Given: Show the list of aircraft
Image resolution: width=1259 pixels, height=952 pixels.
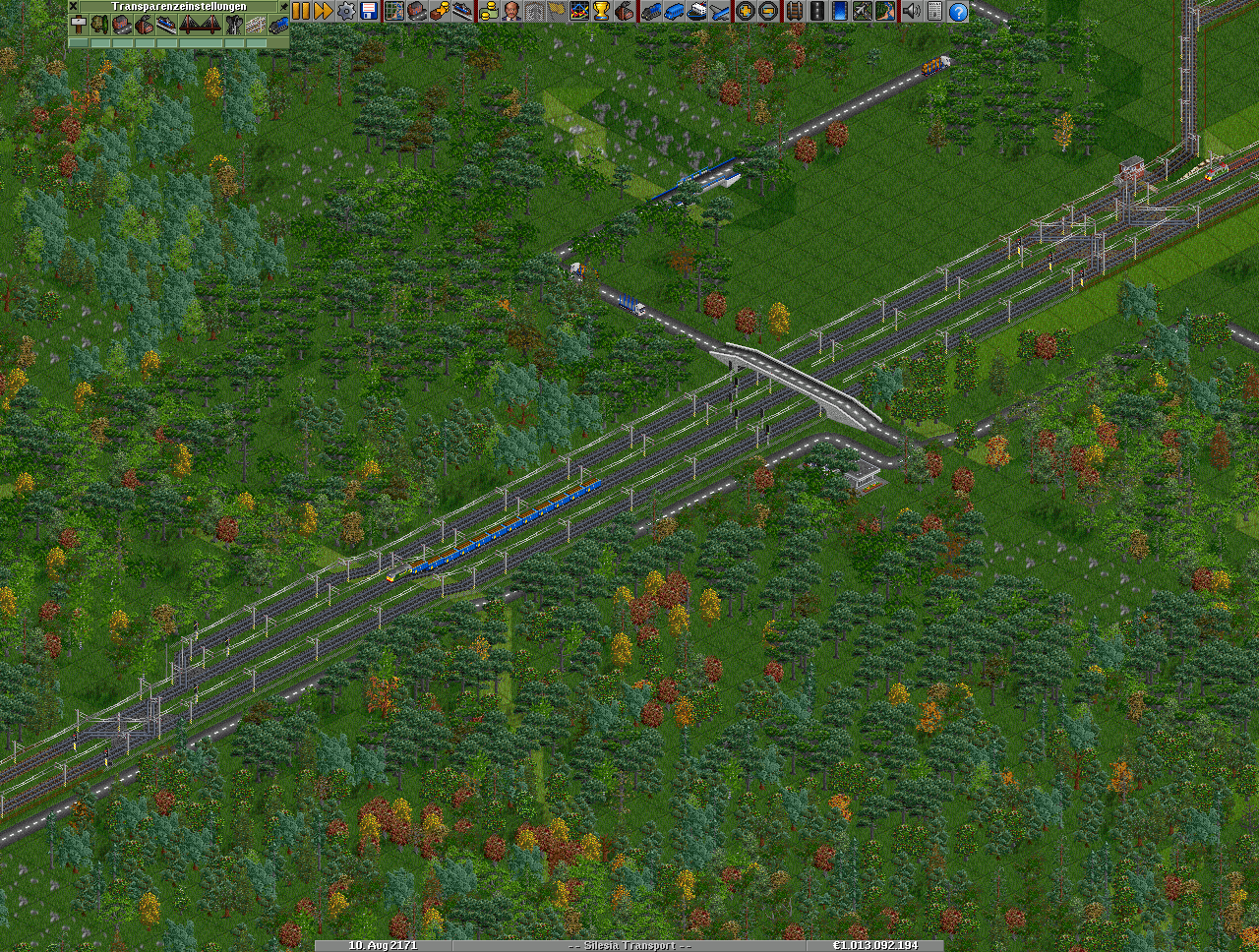Looking at the screenshot, I should pyautogui.click(x=721, y=11).
